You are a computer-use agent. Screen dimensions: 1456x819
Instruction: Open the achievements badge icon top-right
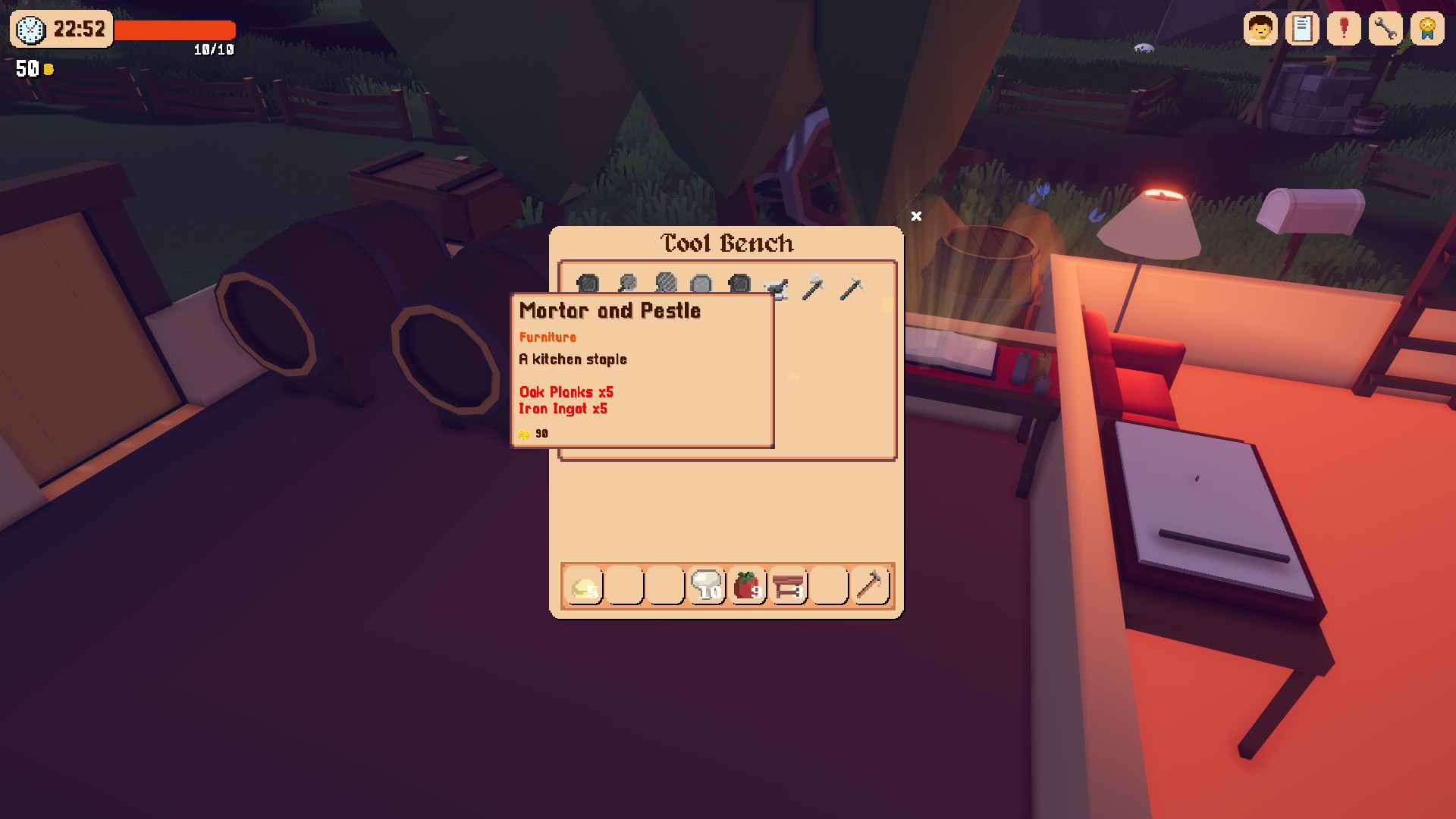[x=1426, y=29]
